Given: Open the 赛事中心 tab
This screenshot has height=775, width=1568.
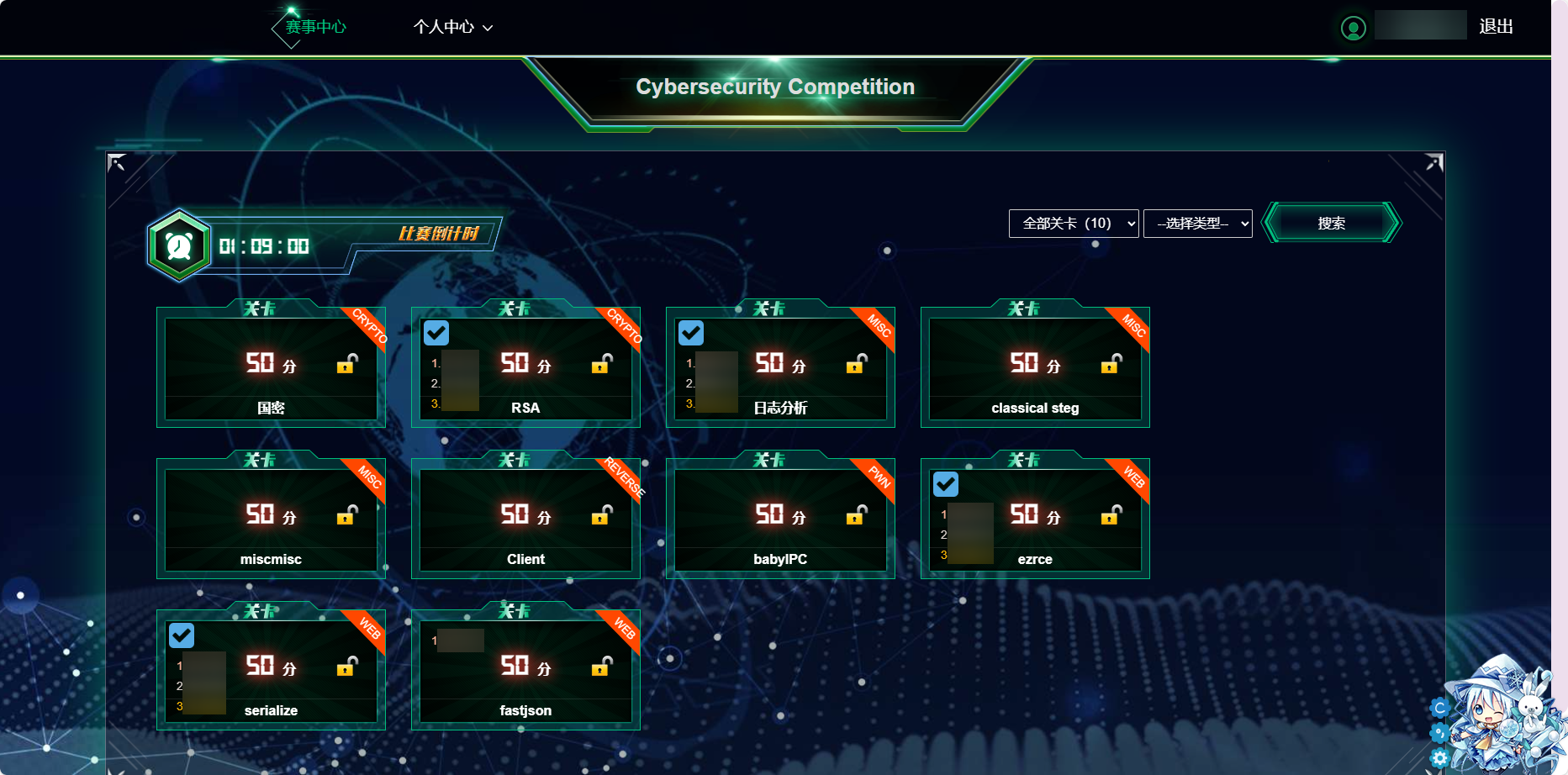Looking at the screenshot, I should click(x=315, y=27).
